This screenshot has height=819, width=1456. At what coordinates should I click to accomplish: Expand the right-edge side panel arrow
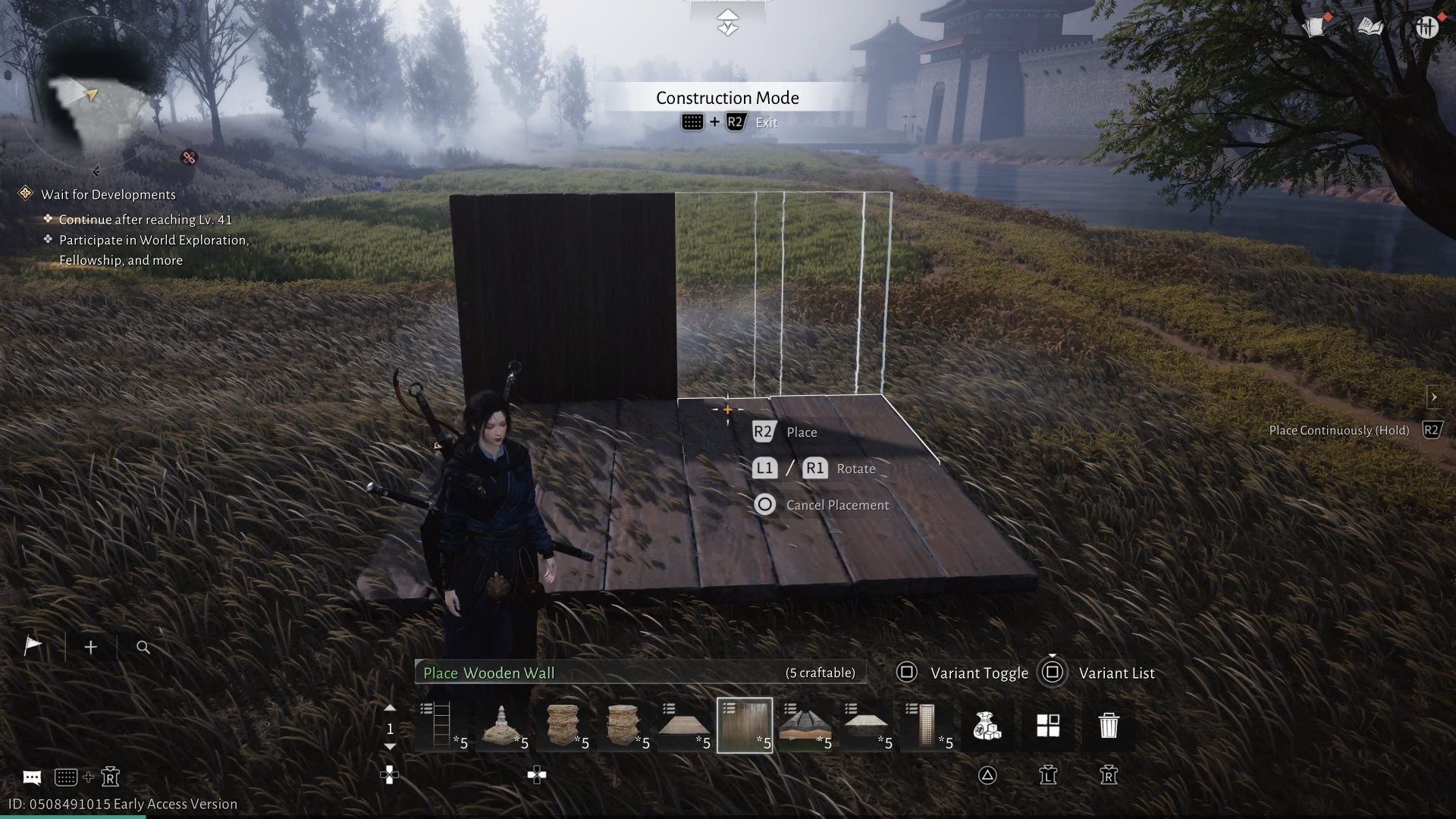1433,397
